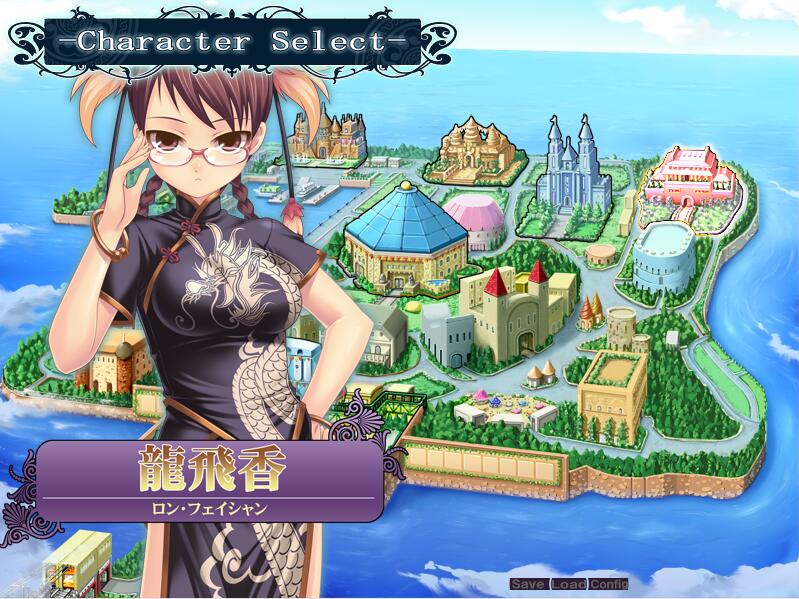
Task: Select the blue glass-domed building on the map
Action: pyautogui.click(x=405, y=232)
